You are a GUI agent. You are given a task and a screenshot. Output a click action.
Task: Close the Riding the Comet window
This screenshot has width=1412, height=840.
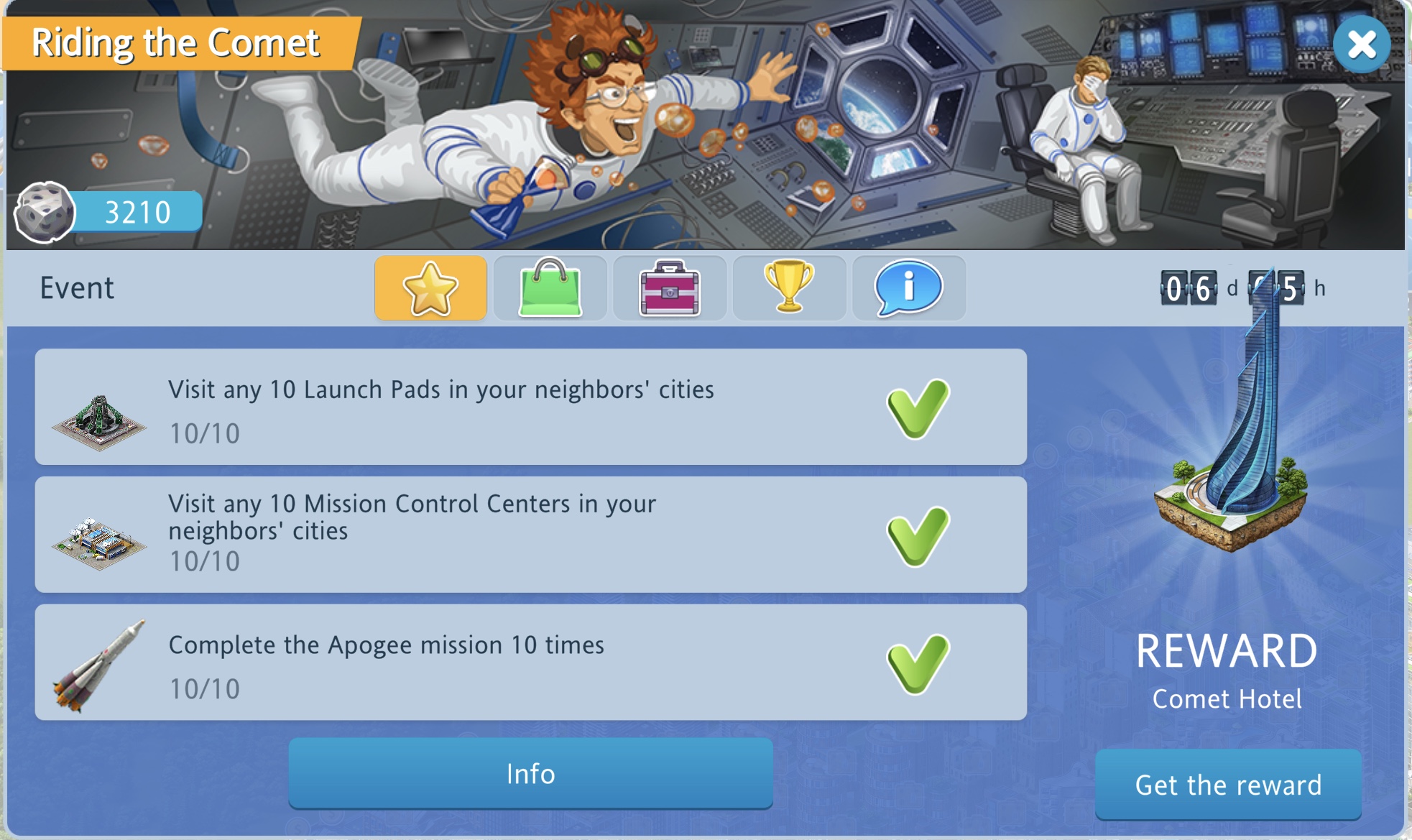pyautogui.click(x=1361, y=45)
